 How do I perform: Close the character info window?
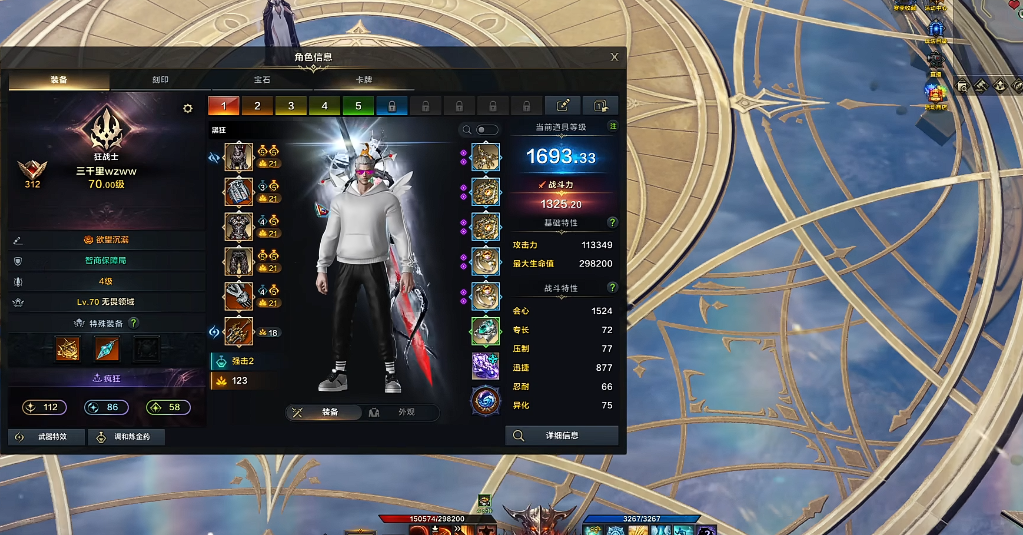(614, 57)
